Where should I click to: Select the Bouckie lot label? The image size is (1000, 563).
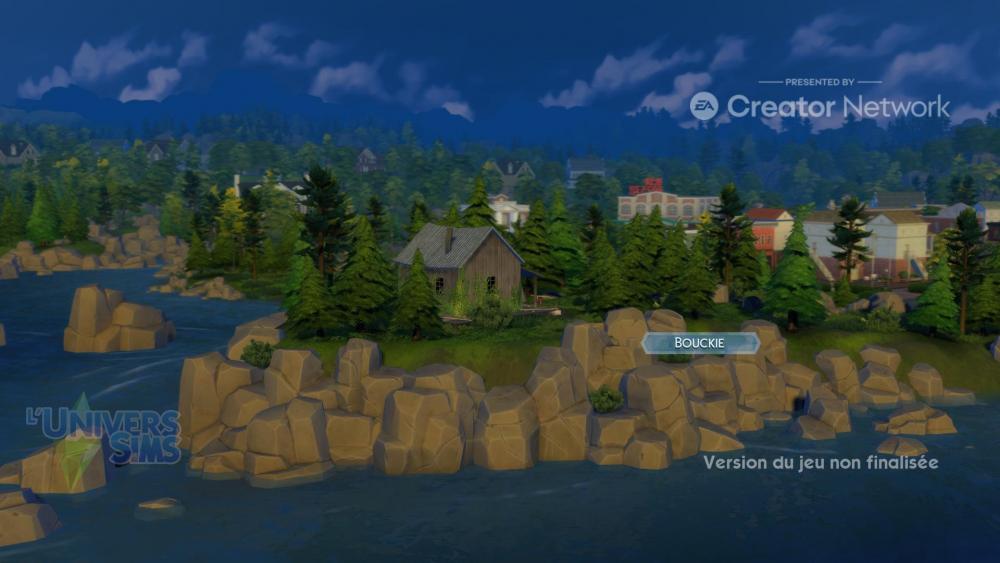(700, 343)
